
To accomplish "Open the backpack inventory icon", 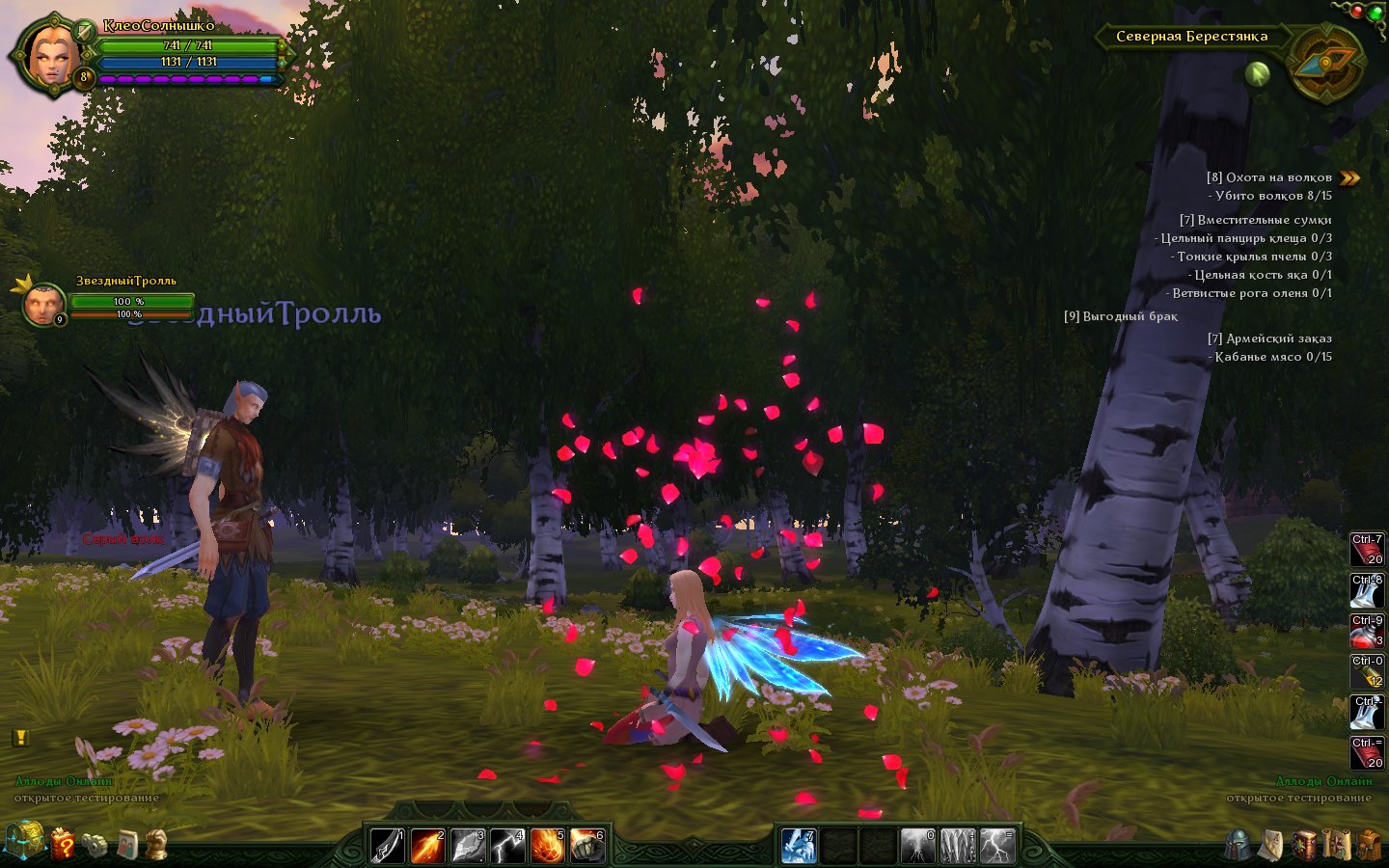I will [x=1369, y=845].
